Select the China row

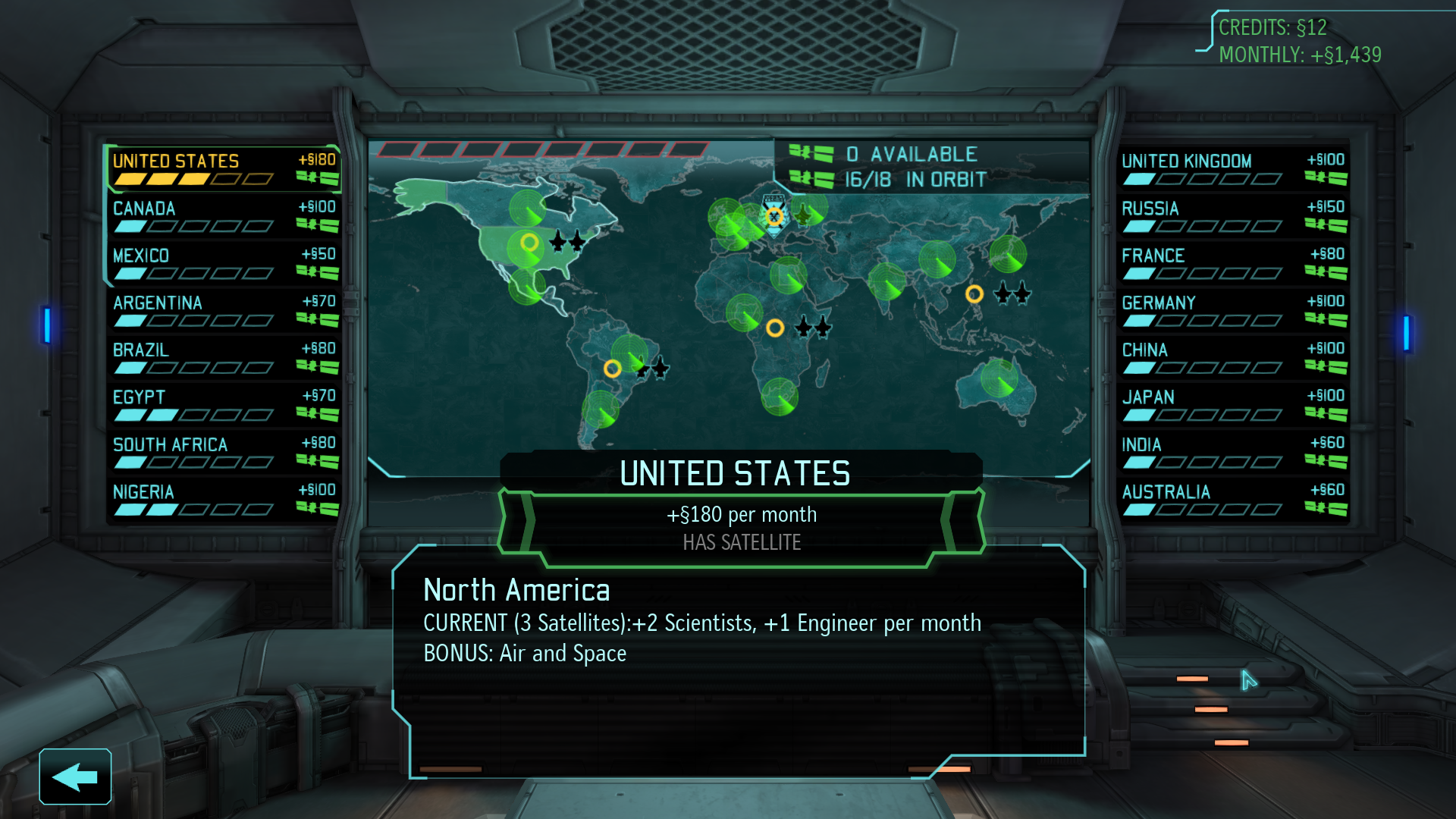pos(1232,358)
